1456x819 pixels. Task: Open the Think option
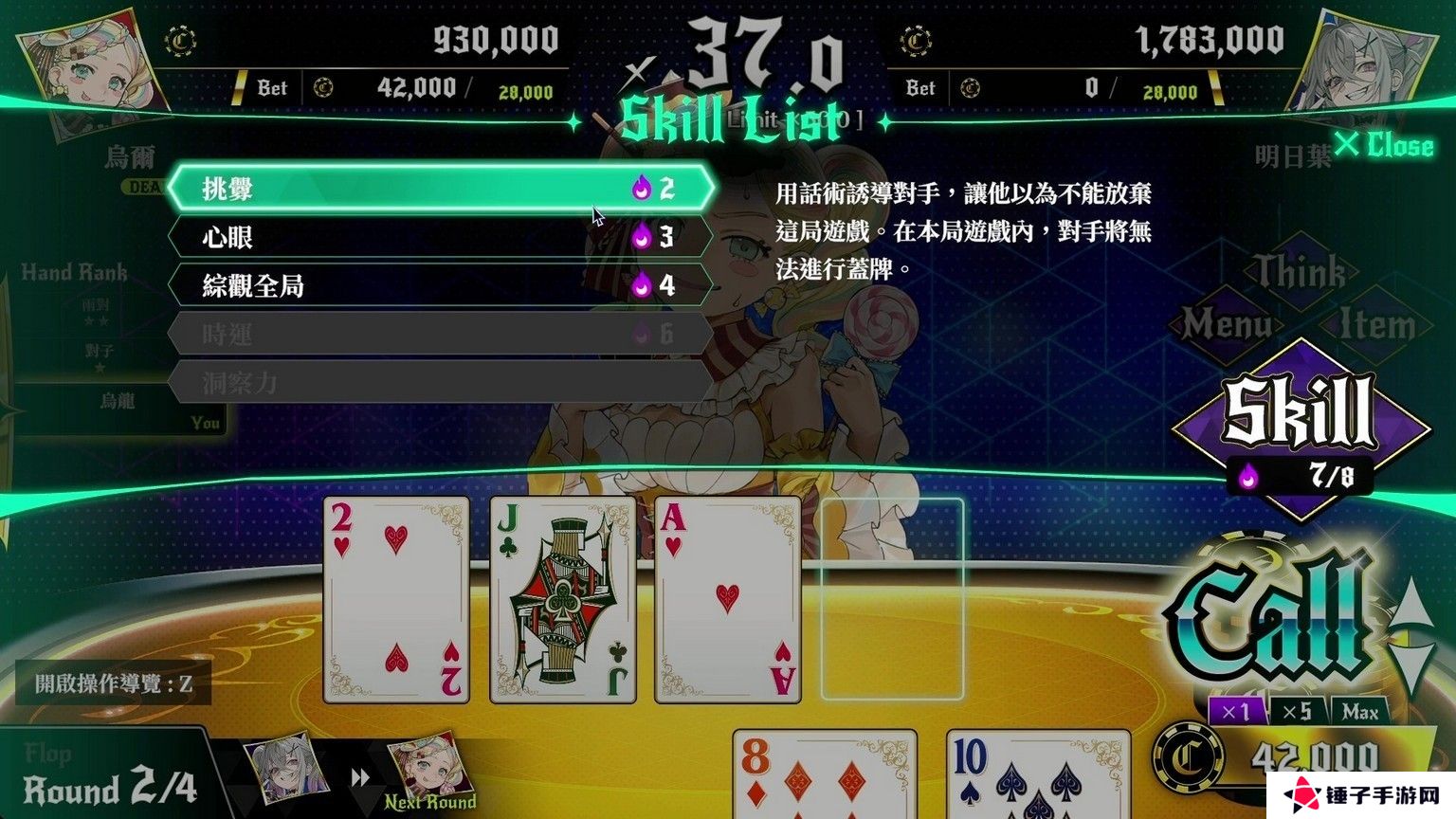coord(1300,273)
